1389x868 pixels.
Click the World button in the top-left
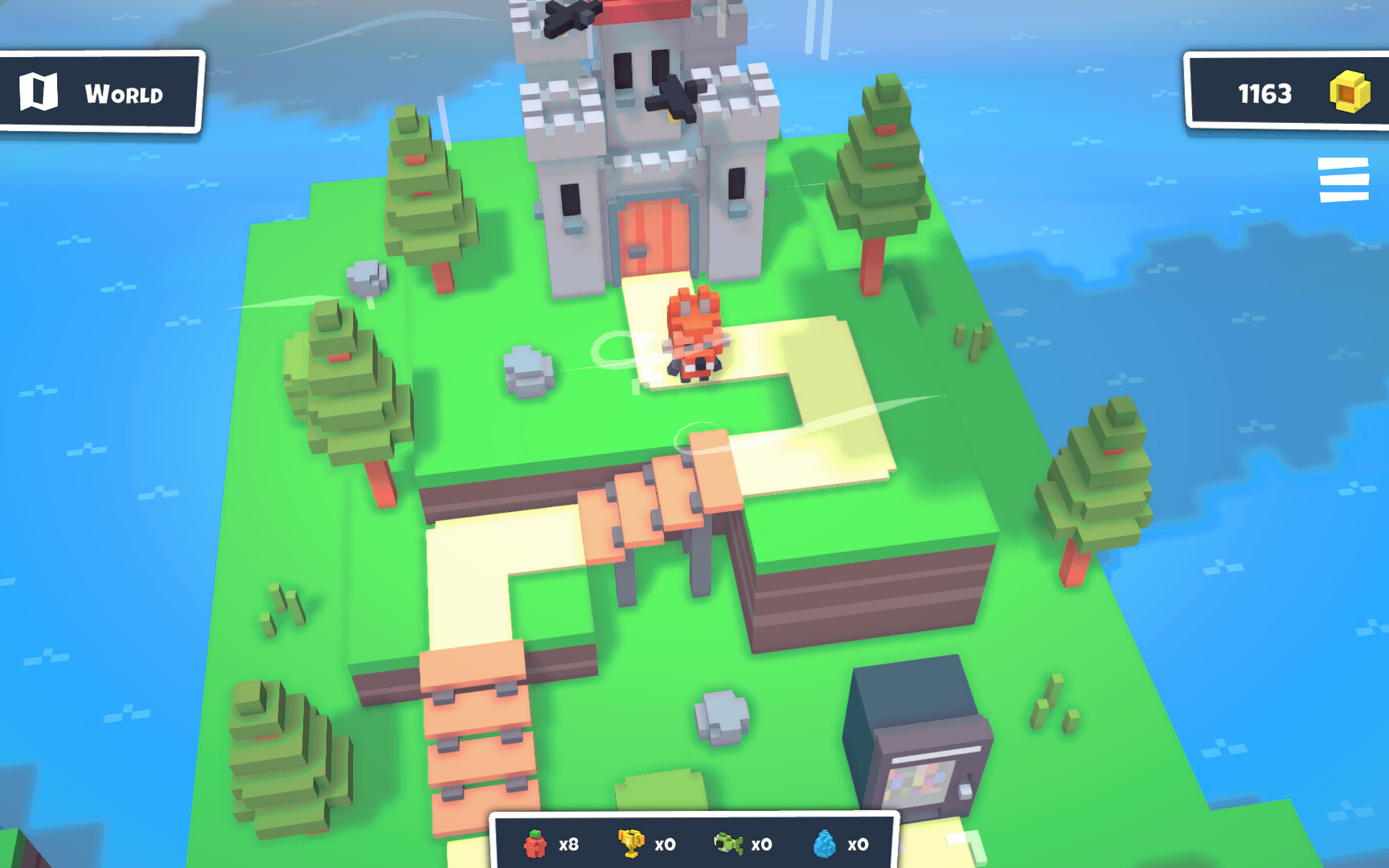(100, 91)
